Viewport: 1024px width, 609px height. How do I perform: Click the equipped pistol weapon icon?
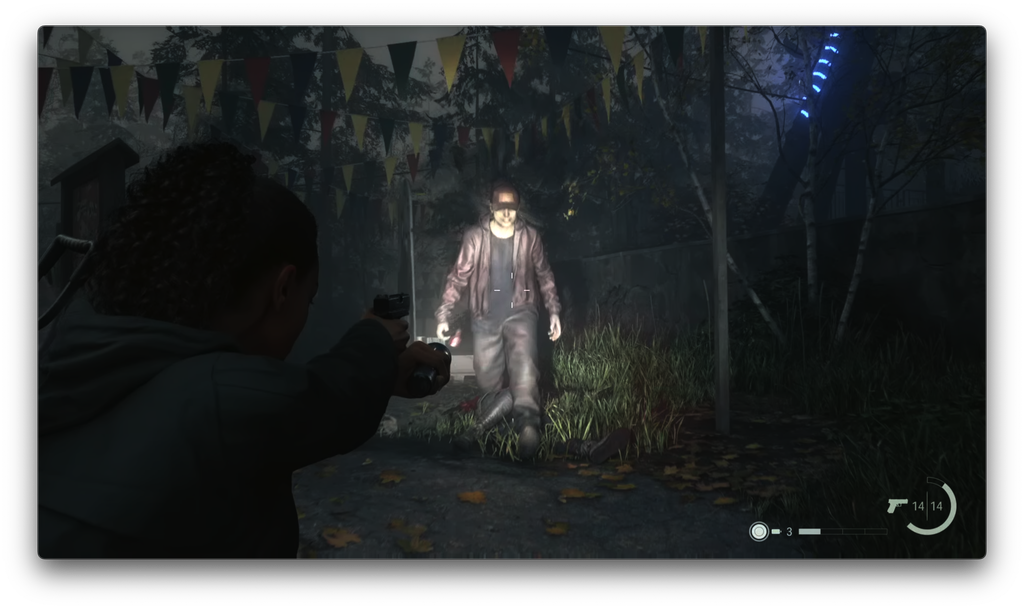point(896,505)
